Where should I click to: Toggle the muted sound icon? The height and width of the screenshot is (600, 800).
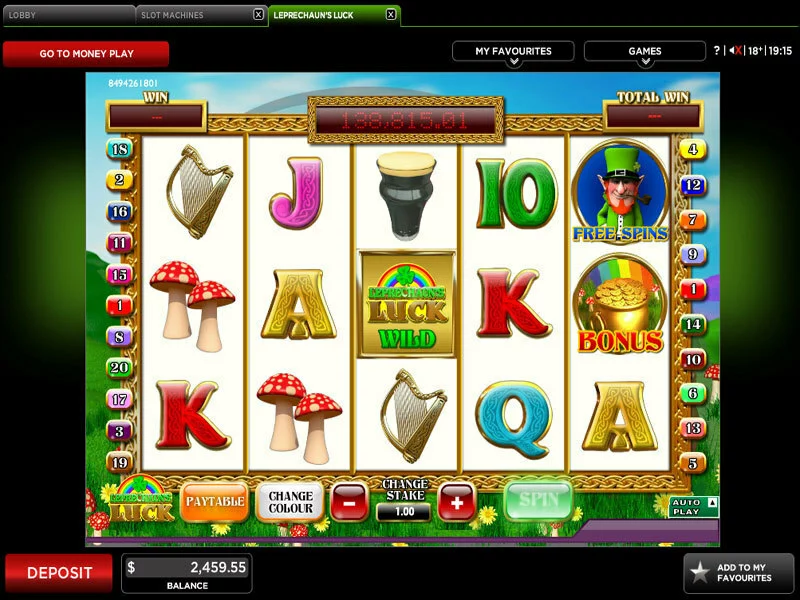[x=735, y=51]
